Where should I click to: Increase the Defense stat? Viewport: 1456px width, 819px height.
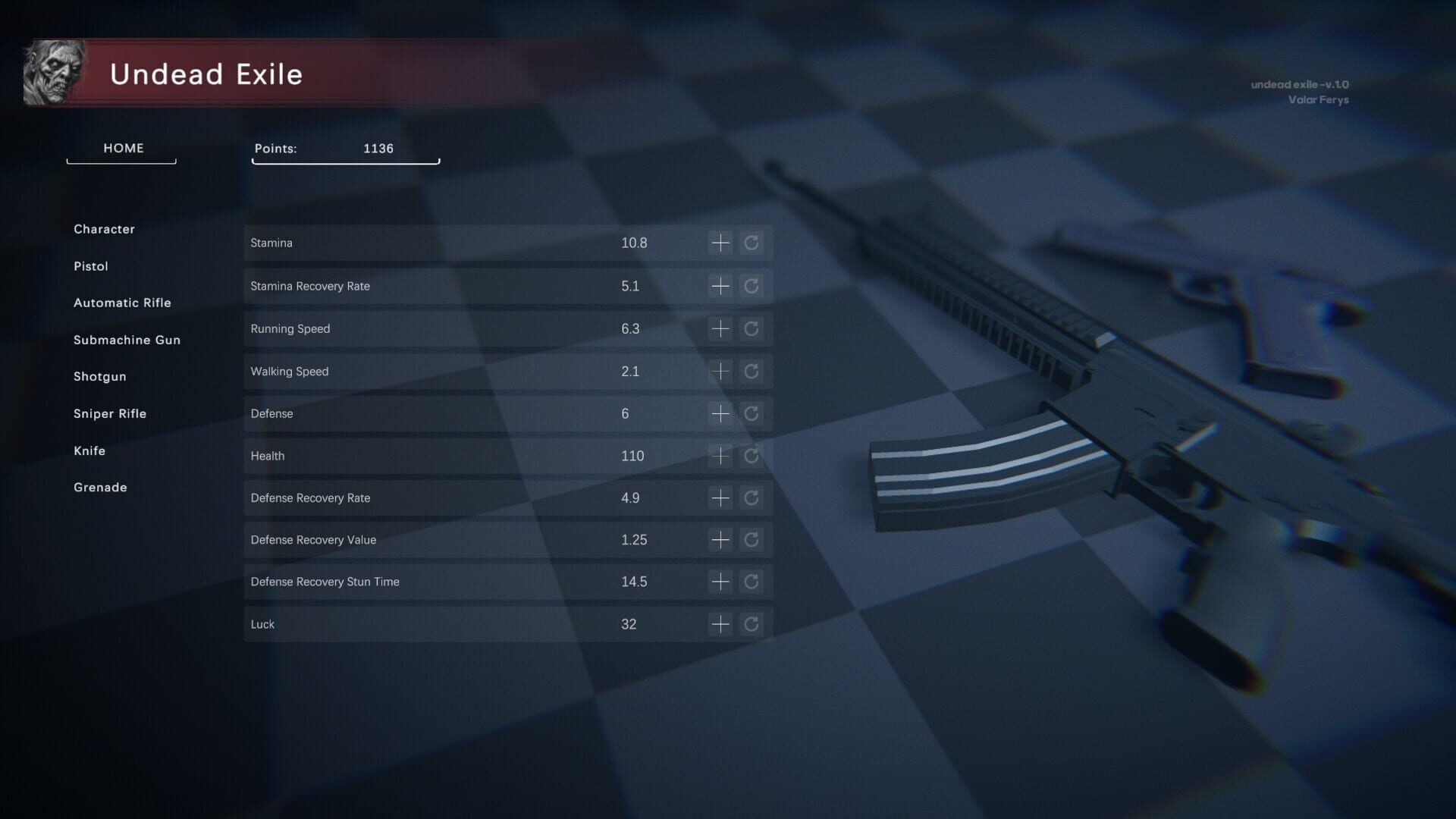[x=720, y=413]
